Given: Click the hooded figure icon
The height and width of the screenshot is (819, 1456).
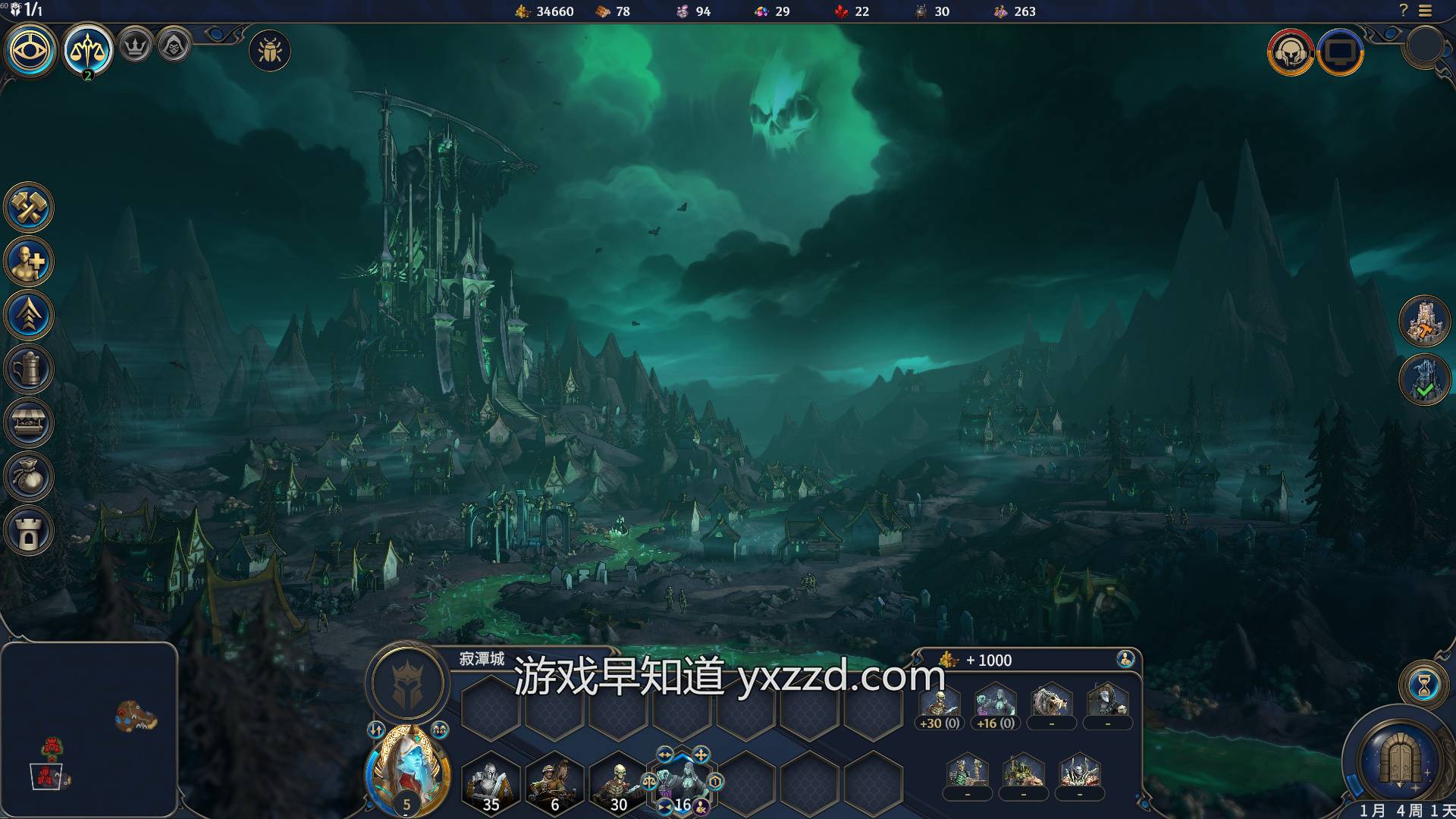Looking at the screenshot, I should [174, 46].
